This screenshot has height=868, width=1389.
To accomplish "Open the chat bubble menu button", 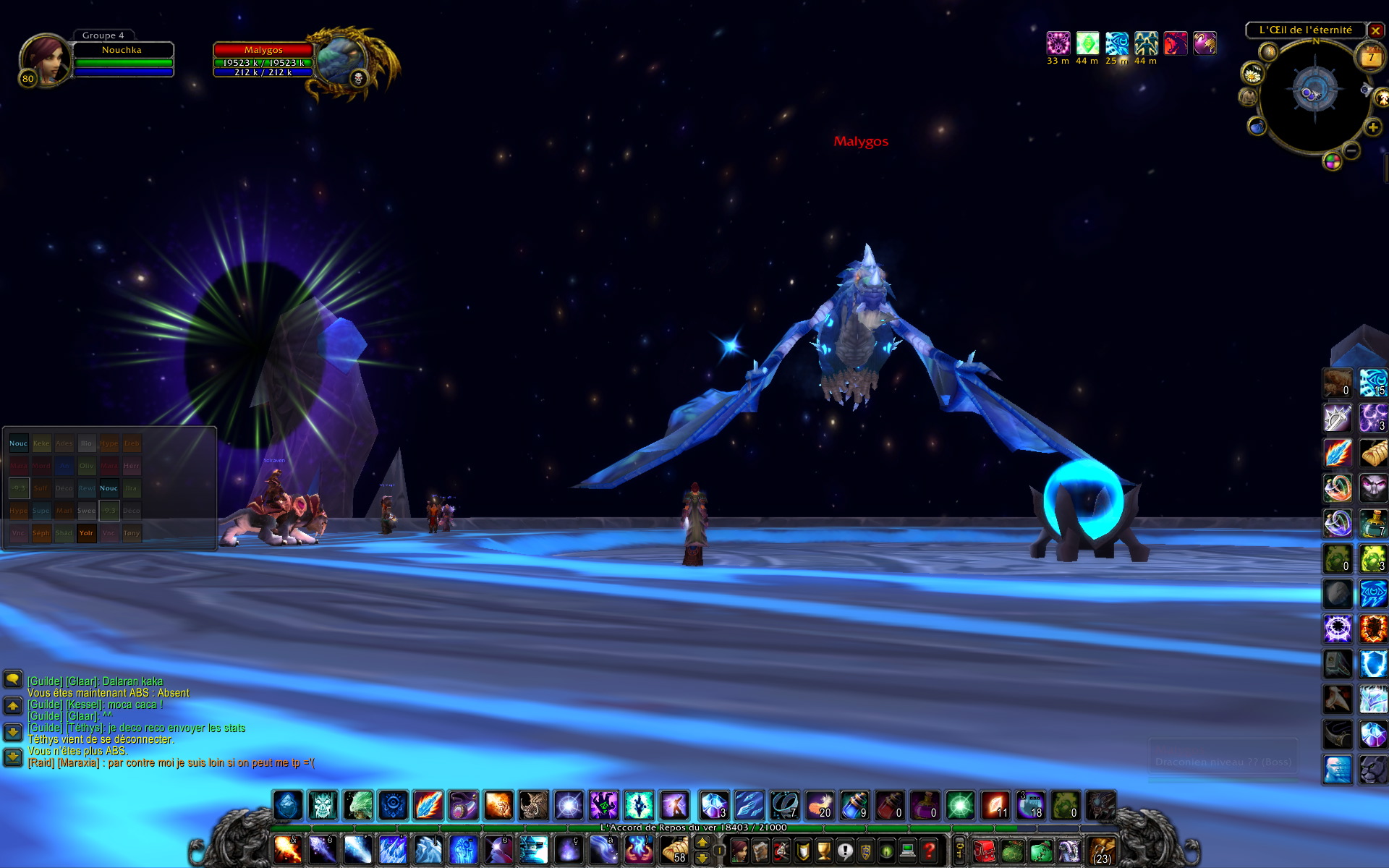I will coord(13,678).
